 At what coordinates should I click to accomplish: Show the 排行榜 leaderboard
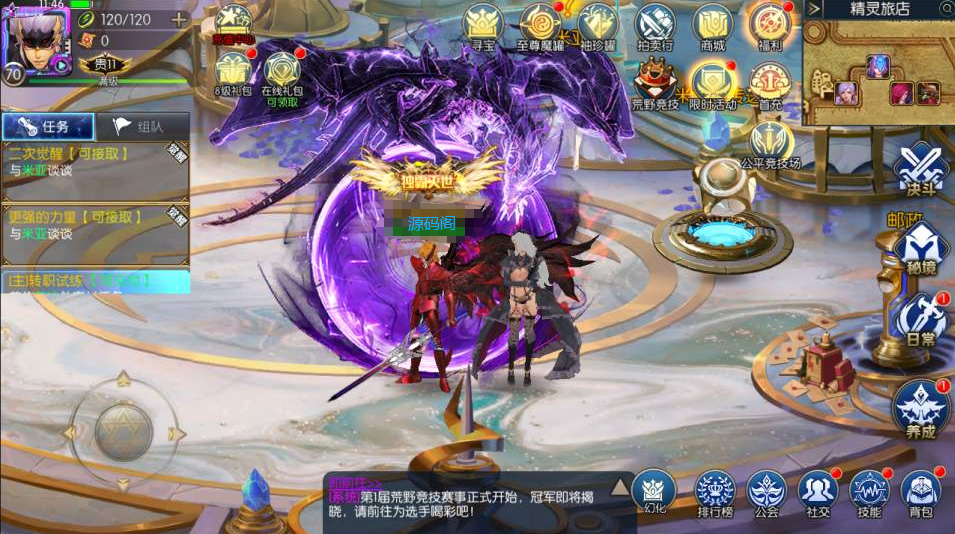tap(715, 490)
